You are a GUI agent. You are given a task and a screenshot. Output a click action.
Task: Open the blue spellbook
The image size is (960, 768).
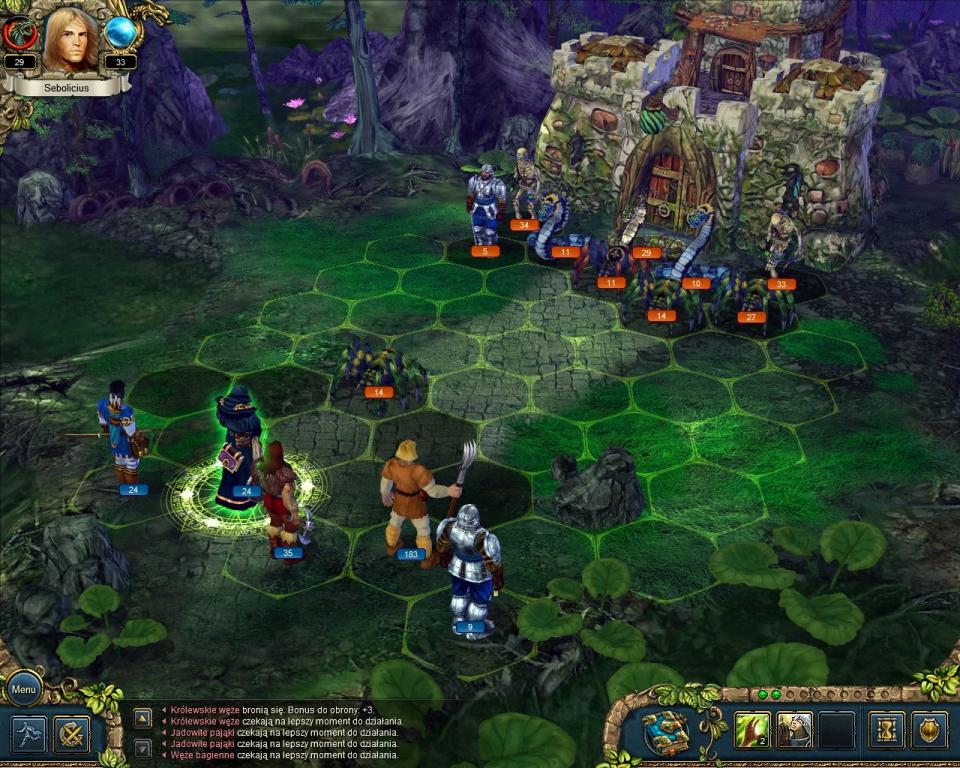(x=665, y=731)
